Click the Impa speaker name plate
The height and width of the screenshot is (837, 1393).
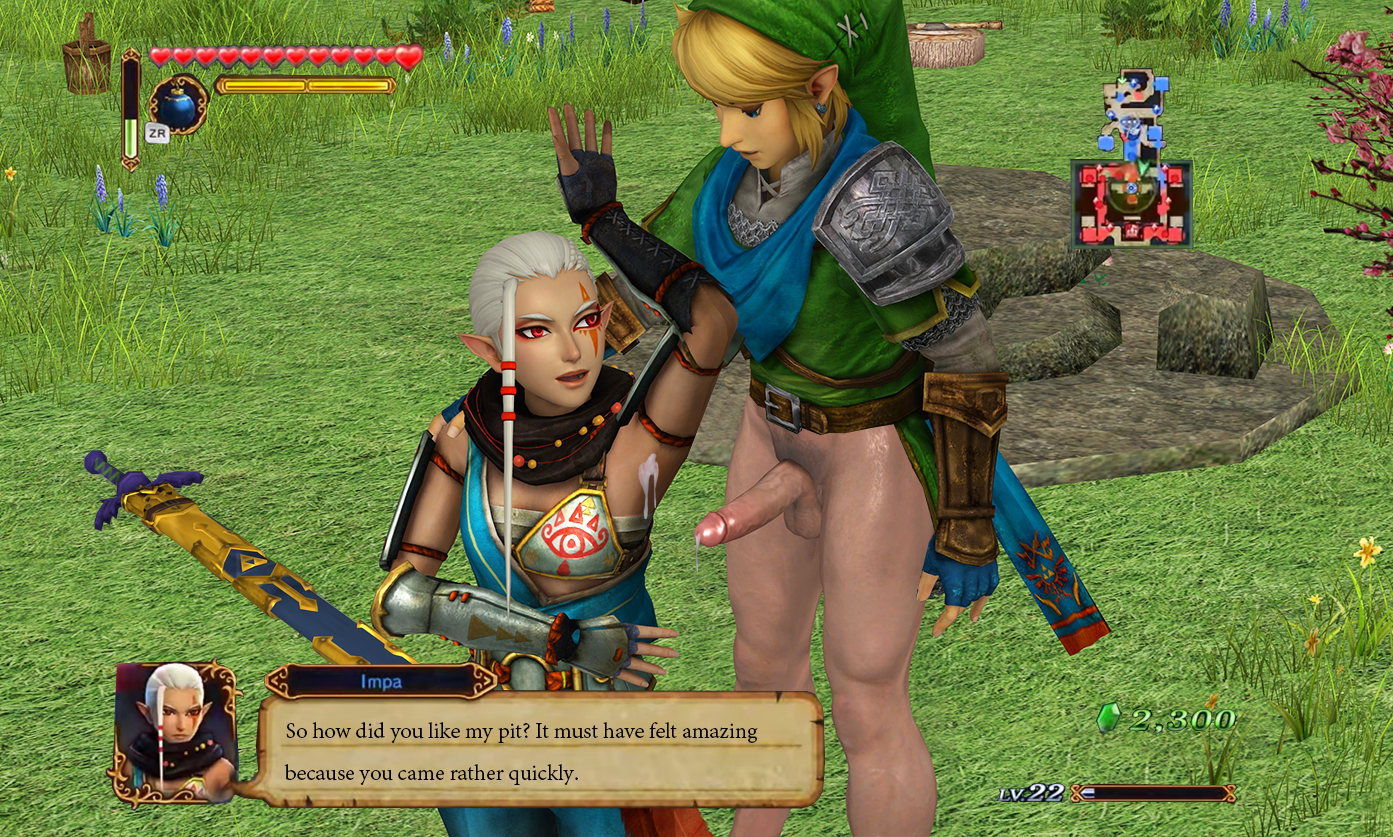(x=381, y=681)
